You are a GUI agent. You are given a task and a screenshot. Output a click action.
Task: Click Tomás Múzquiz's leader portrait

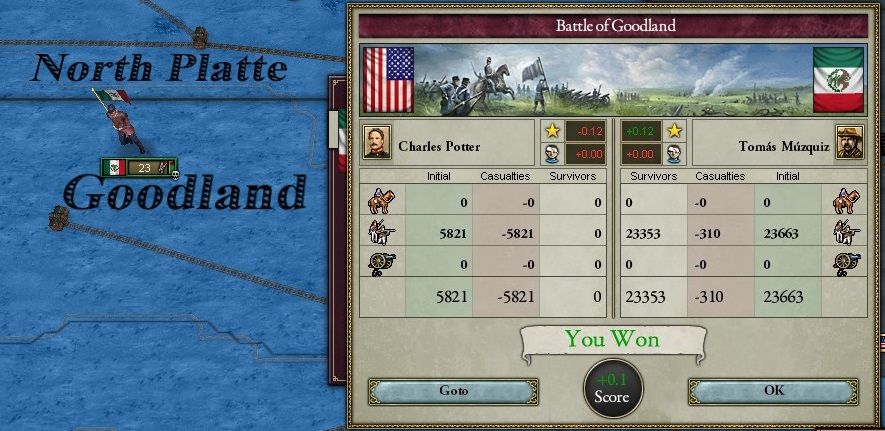coord(850,142)
